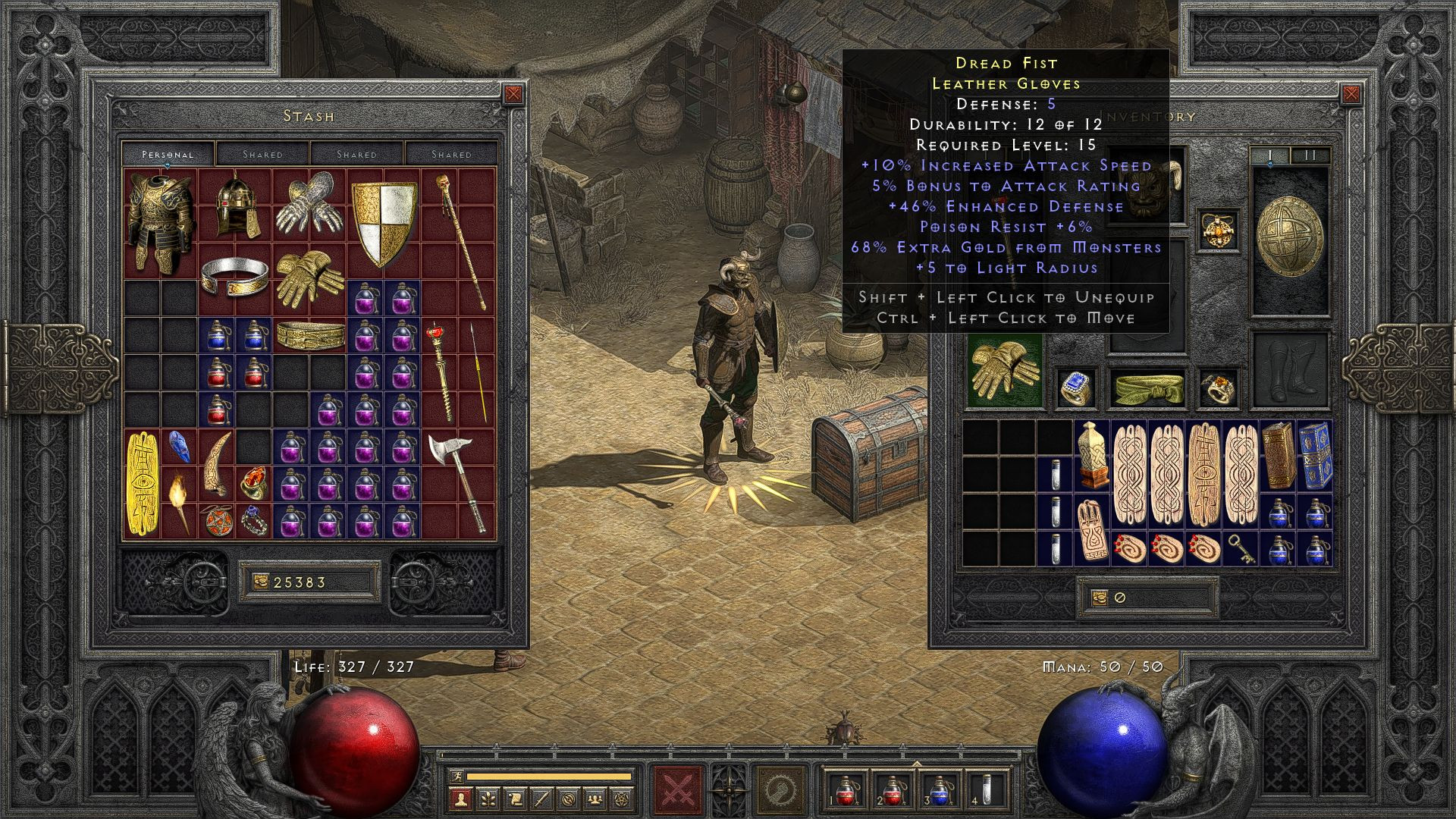The height and width of the screenshot is (819, 1456).
Task: Select the gold and white shield in stash
Action: pos(384,223)
